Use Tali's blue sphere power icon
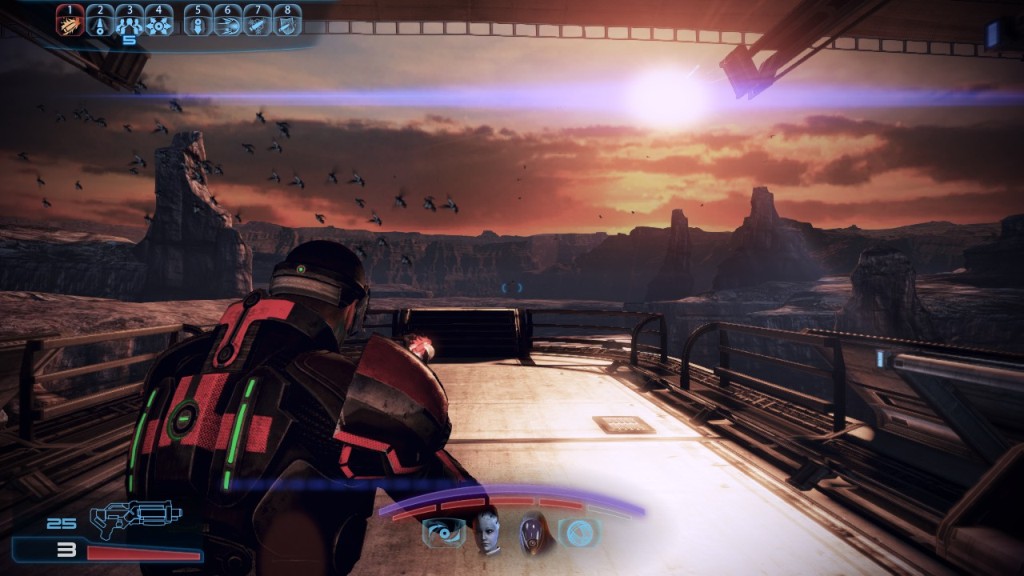The height and width of the screenshot is (576, 1024). (579, 533)
